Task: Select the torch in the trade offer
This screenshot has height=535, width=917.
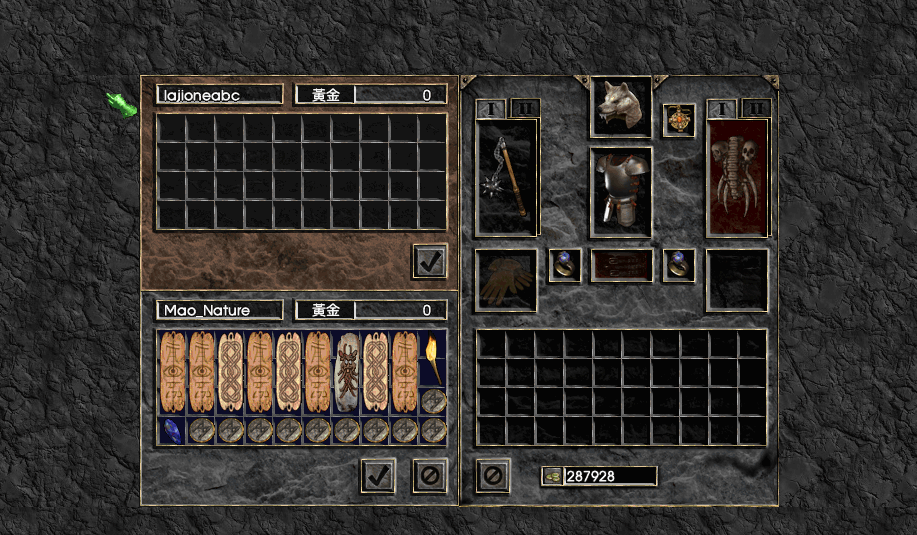Action: tap(433, 357)
